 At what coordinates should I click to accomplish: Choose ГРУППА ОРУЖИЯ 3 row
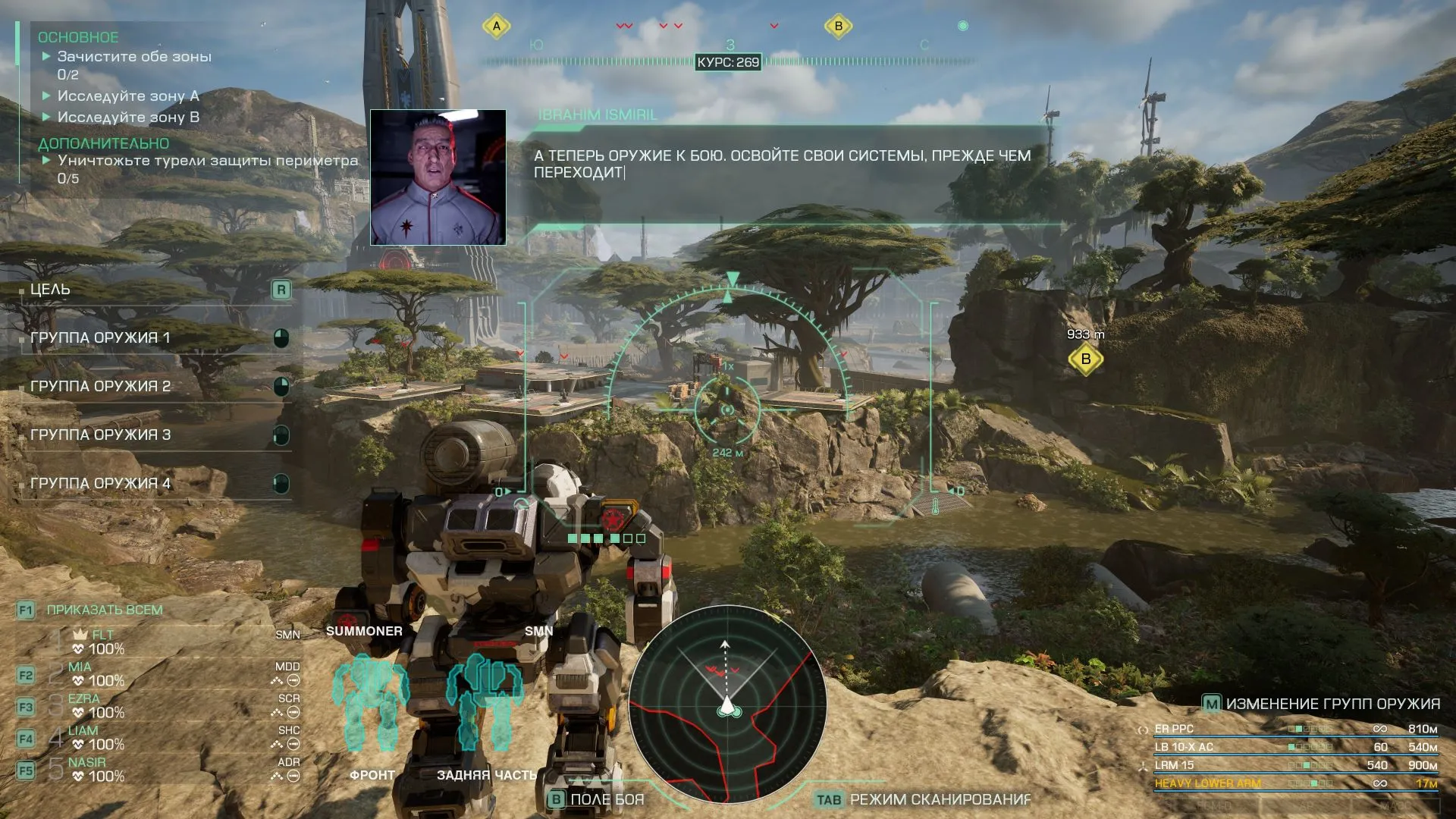tap(152, 435)
